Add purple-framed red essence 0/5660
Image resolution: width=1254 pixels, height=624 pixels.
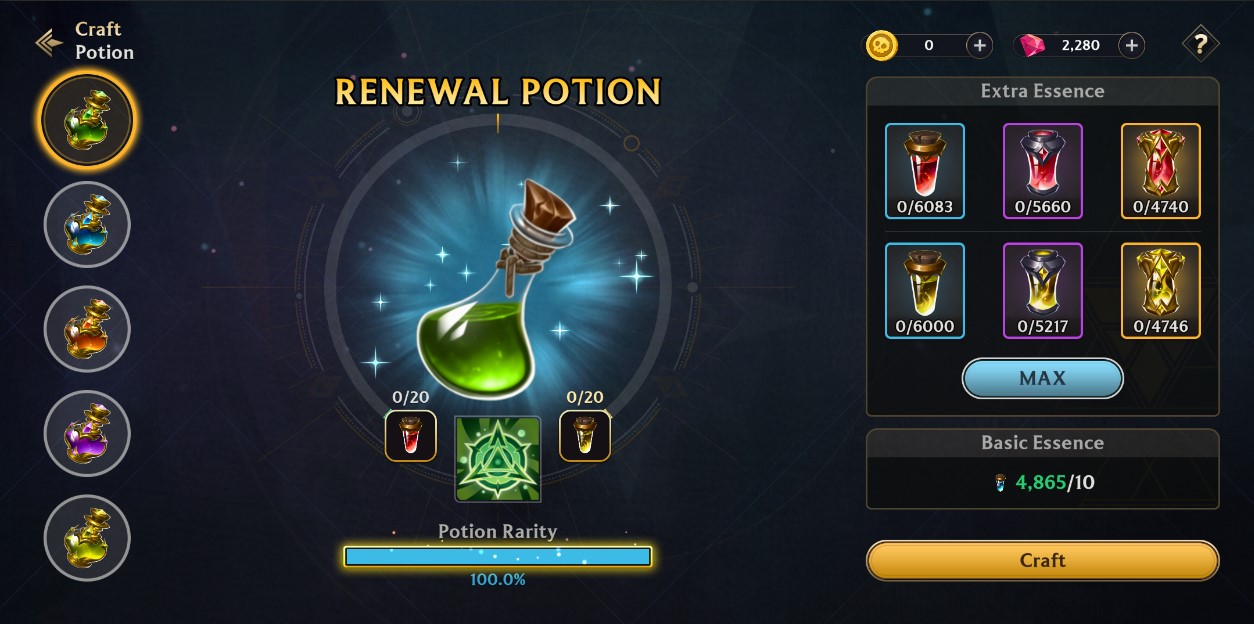tap(1042, 170)
